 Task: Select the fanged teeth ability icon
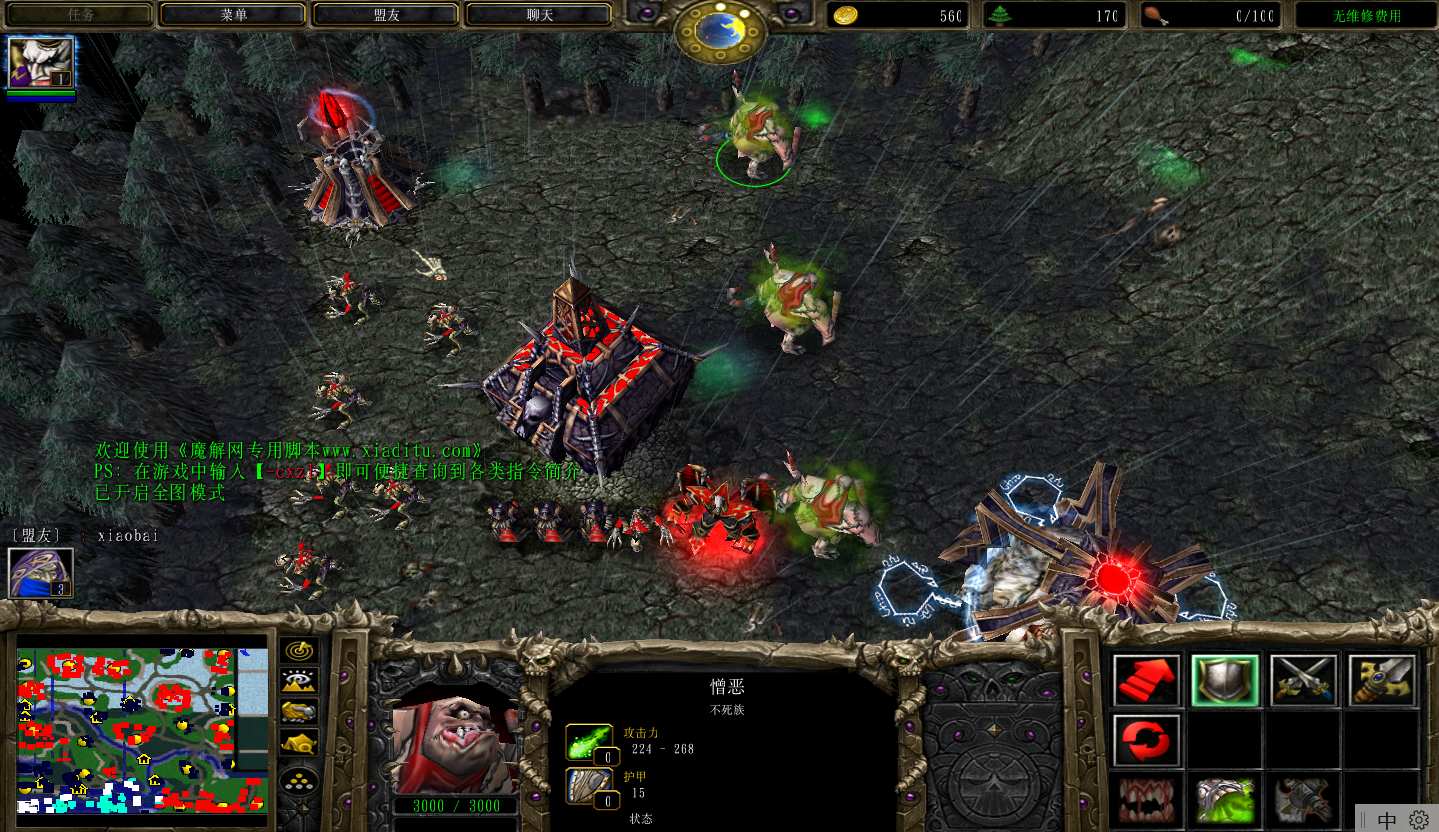[x=1146, y=800]
